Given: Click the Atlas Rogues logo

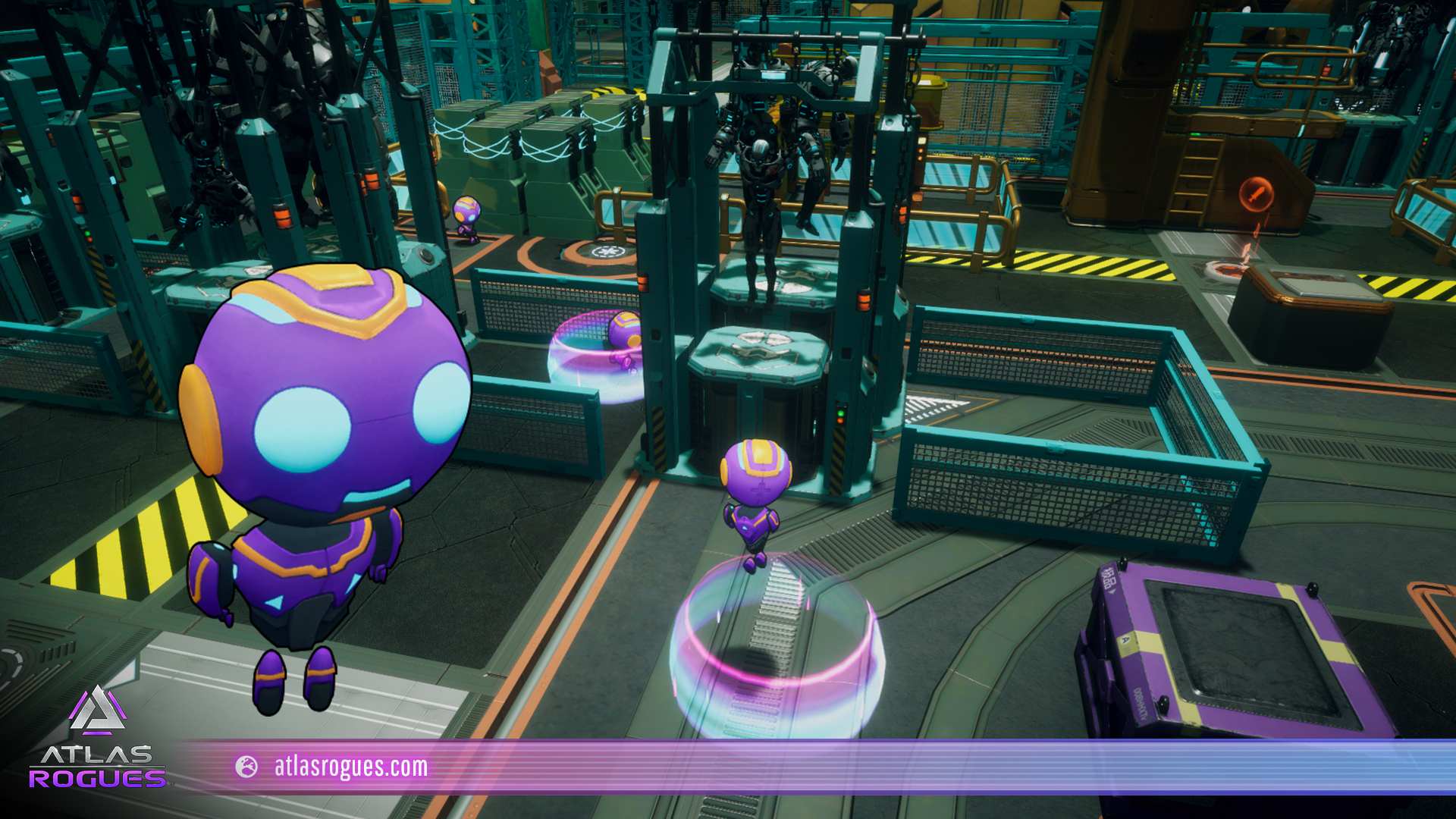Looking at the screenshot, I should [x=97, y=739].
